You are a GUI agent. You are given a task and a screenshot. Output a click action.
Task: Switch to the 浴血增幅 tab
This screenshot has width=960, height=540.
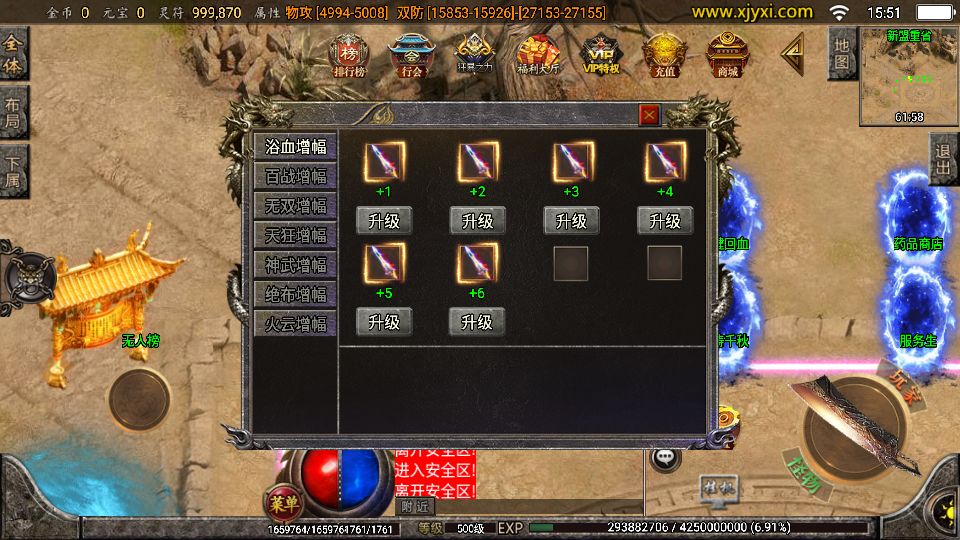click(x=295, y=147)
